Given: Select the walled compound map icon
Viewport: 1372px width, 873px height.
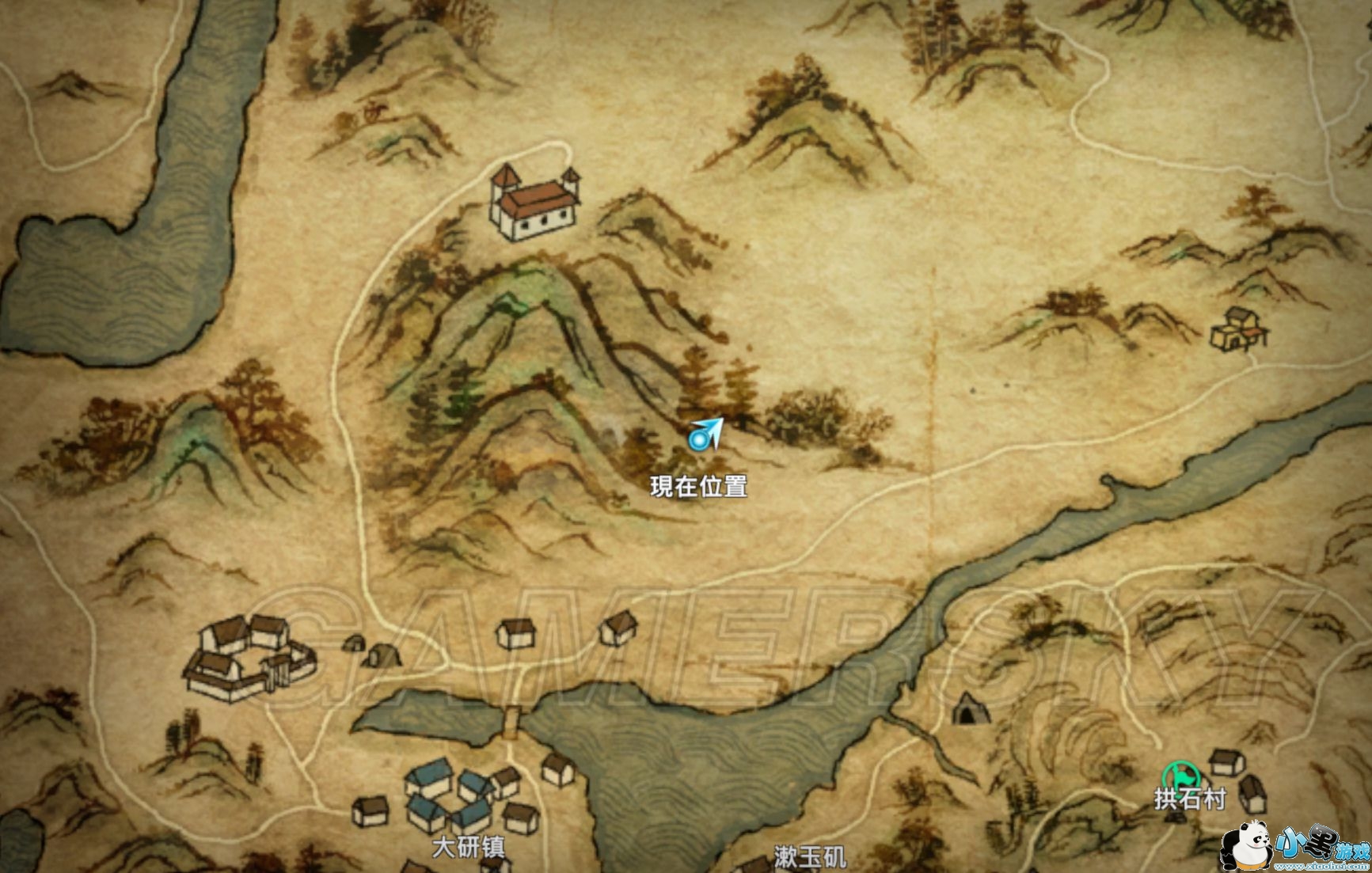Looking at the screenshot, I should pyautogui.click(x=248, y=659).
